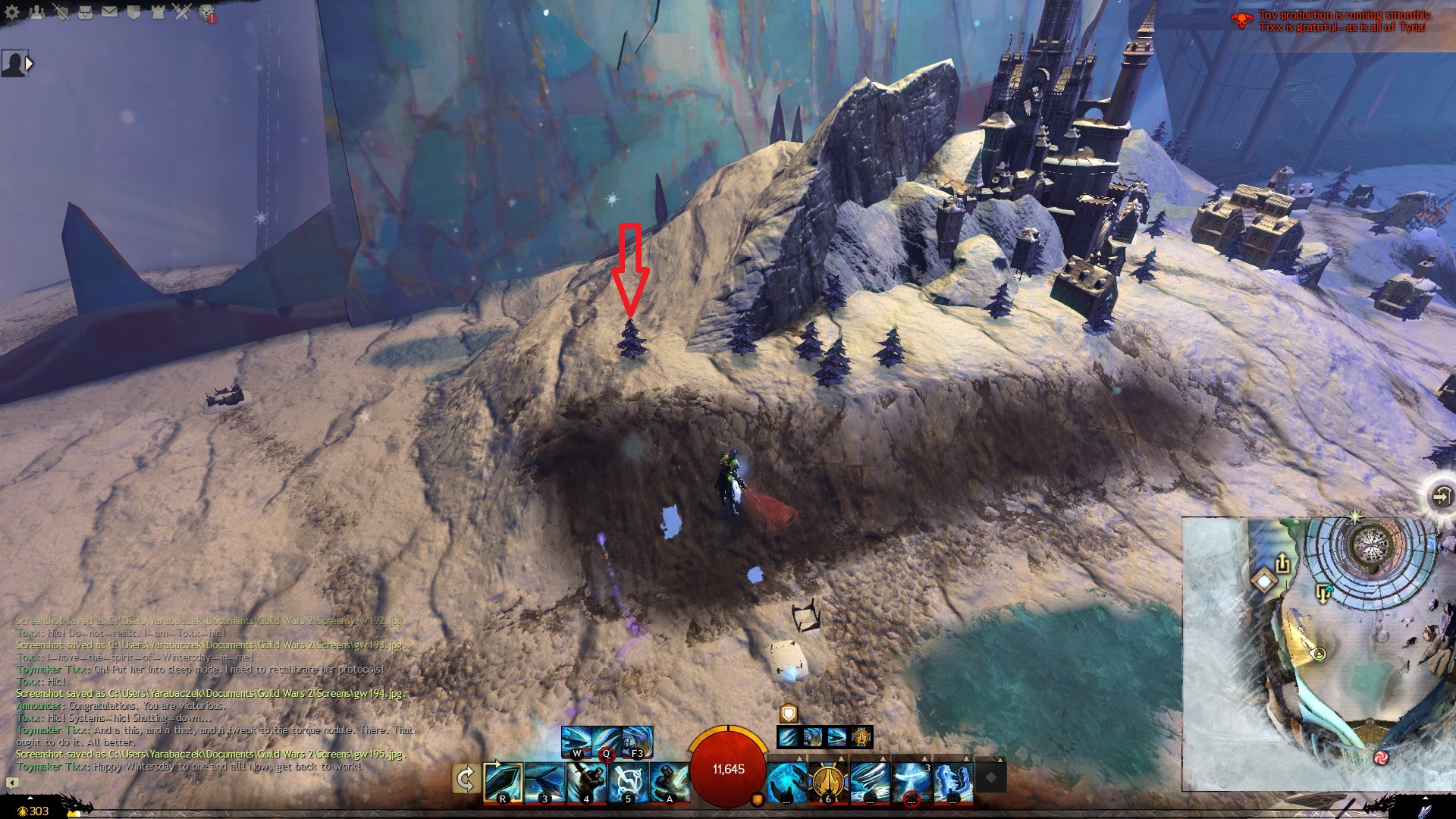Open the inventory bag icon
Screen dimensions: 1456x819
85,12
